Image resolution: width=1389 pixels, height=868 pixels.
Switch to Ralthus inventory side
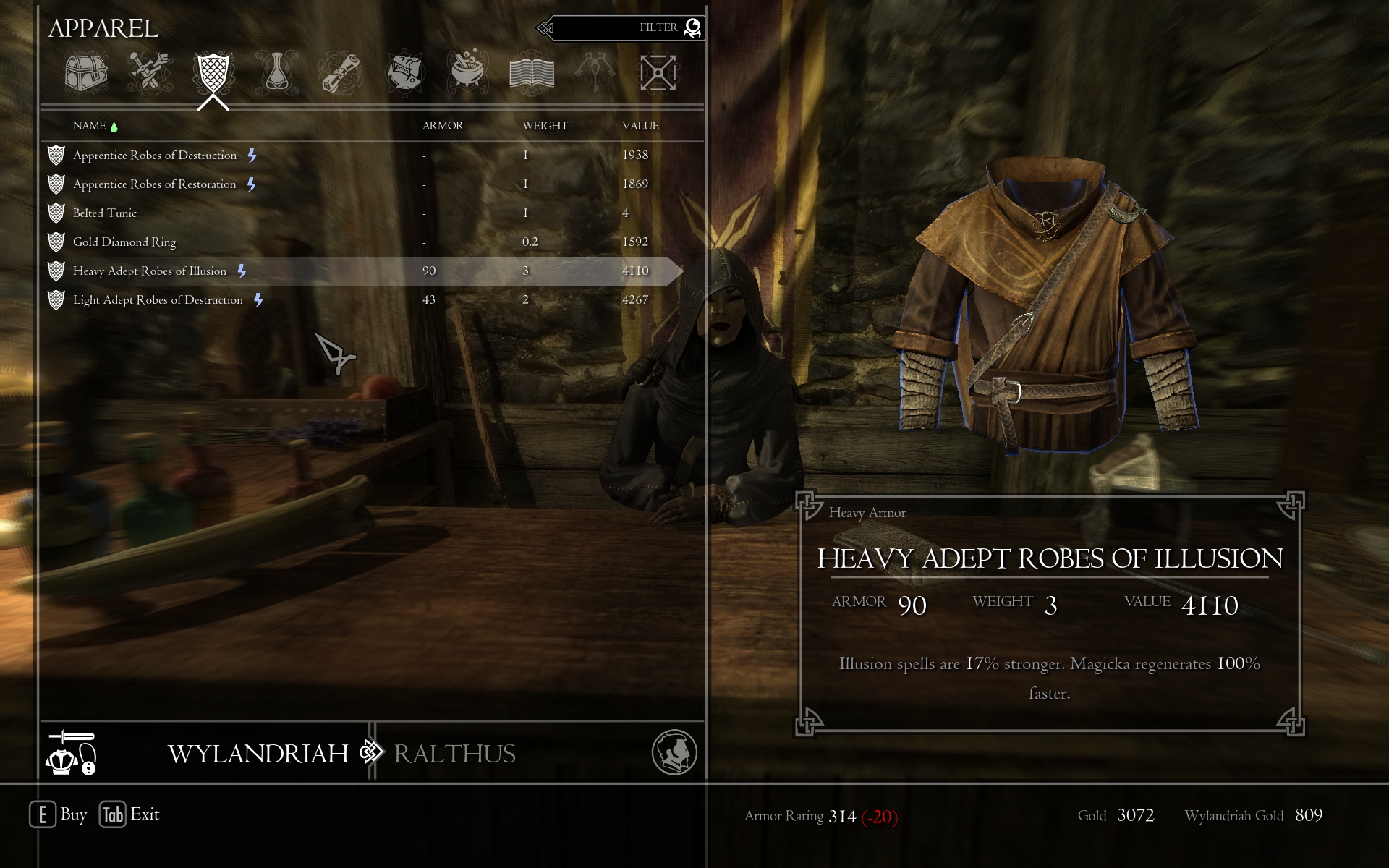click(454, 754)
